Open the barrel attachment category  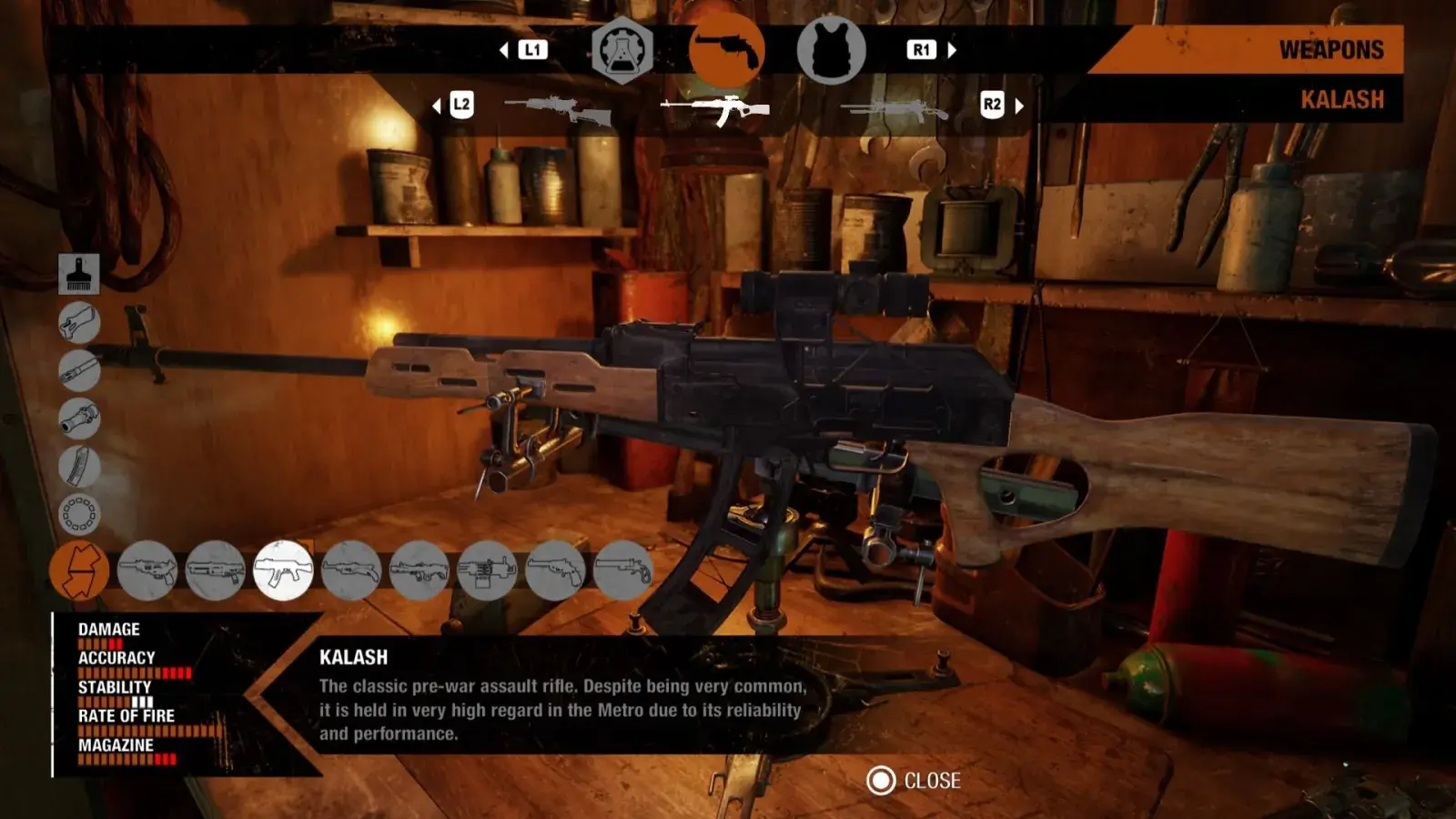(x=79, y=370)
